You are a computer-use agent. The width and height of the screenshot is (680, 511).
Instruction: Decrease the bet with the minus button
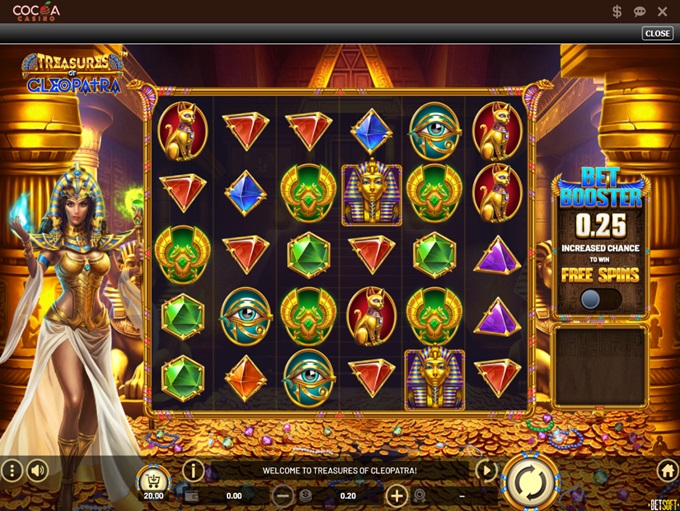(x=283, y=495)
